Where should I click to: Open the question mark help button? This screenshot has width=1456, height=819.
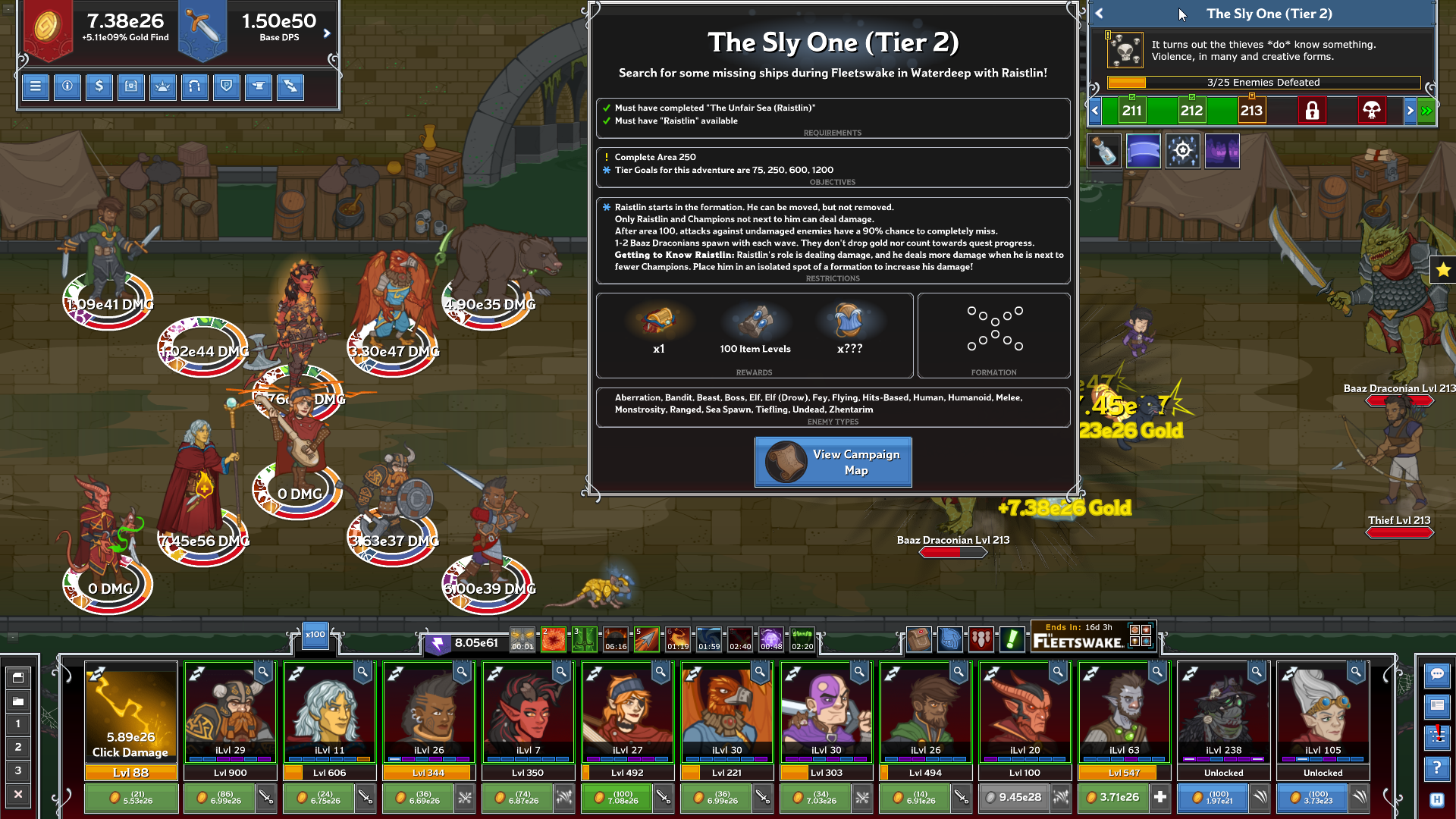(x=1437, y=769)
